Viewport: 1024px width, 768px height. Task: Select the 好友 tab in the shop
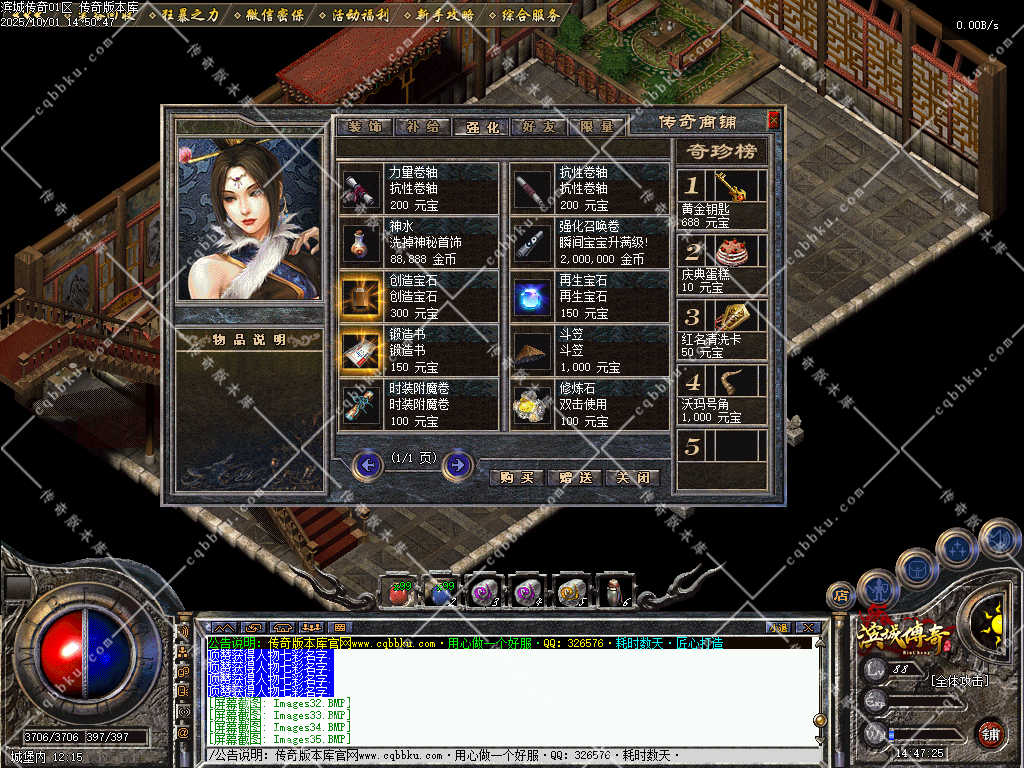(541, 127)
